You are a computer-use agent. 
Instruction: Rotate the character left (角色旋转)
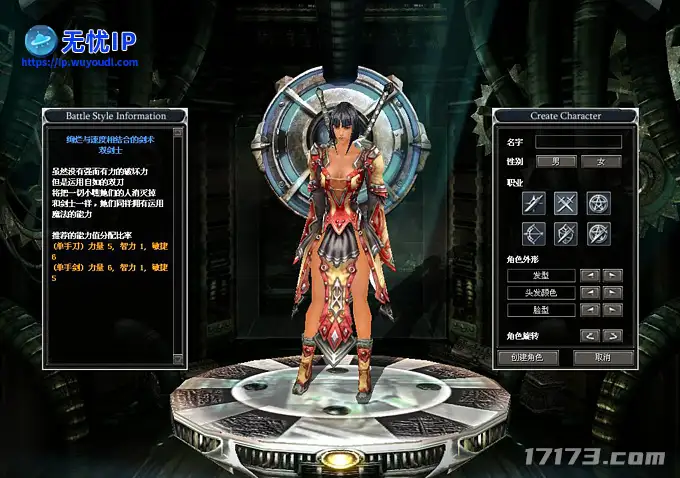(590, 336)
